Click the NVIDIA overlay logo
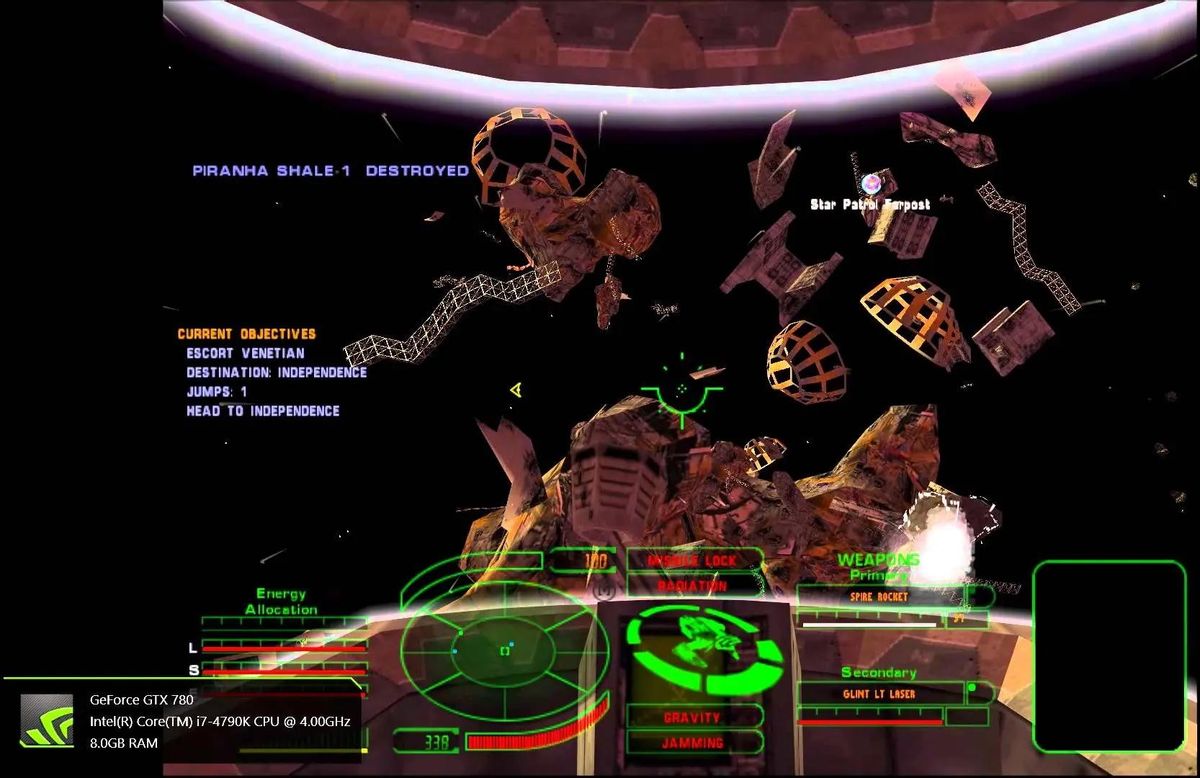This screenshot has width=1200, height=778. pyautogui.click(x=47, y=721)
